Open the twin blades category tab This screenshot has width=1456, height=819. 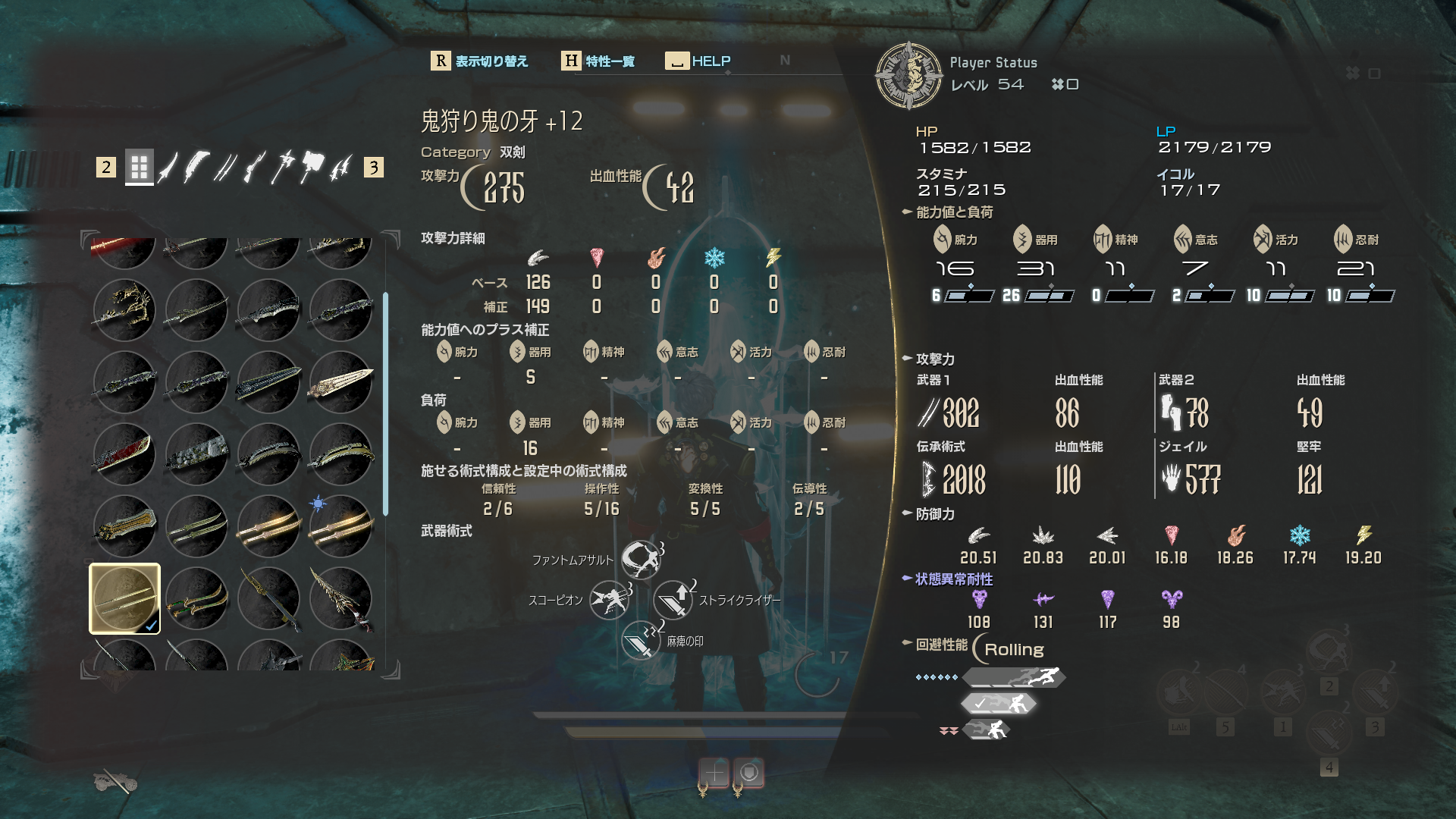point(224,167)
